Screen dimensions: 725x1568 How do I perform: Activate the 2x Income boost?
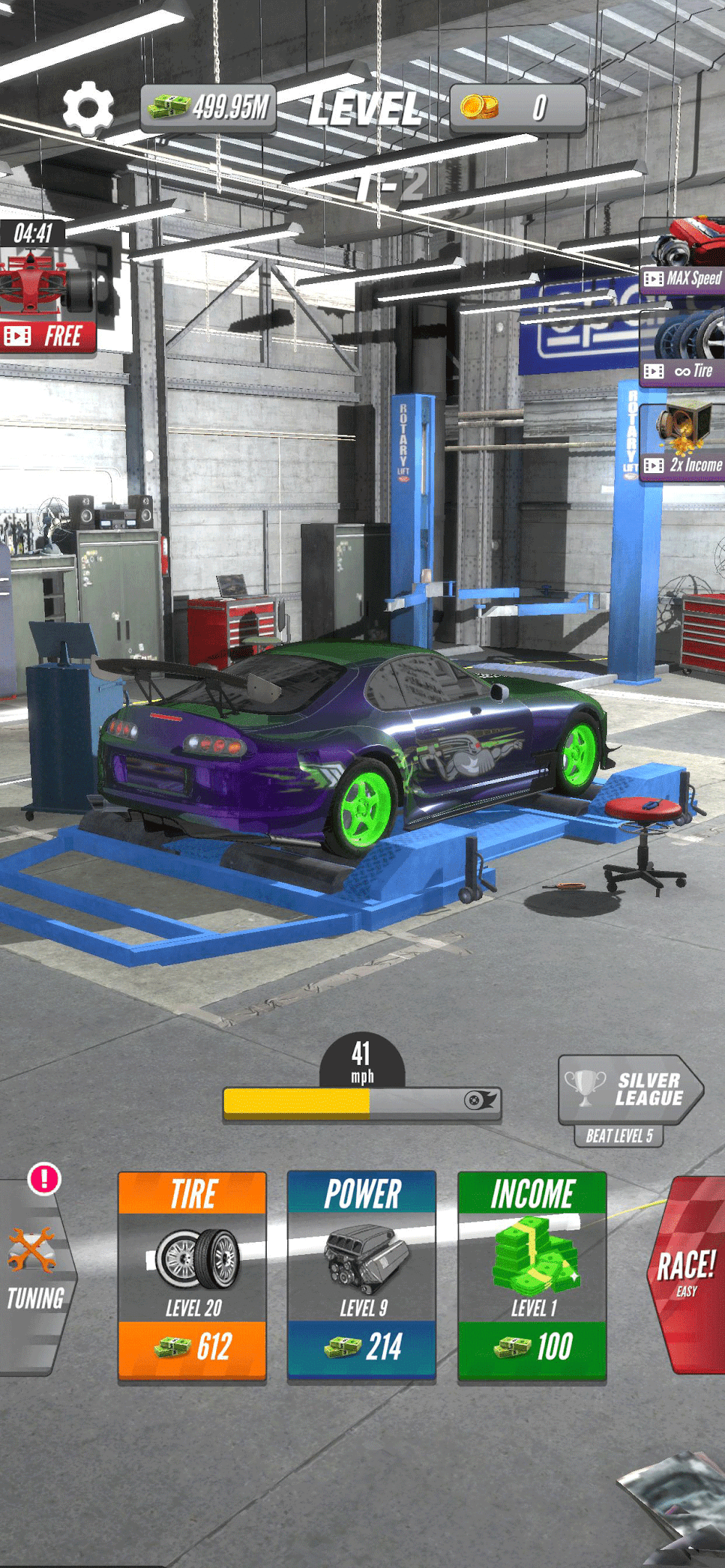point(683,442)
